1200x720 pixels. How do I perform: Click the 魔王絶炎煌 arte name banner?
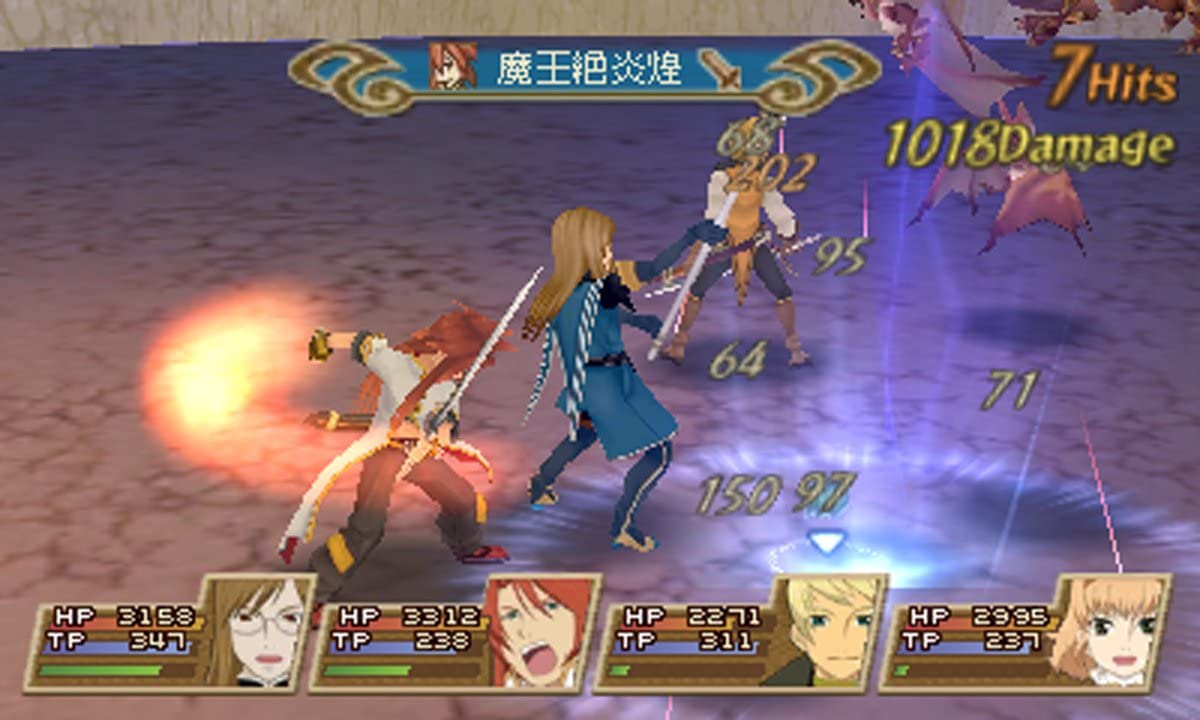[585, 70]
